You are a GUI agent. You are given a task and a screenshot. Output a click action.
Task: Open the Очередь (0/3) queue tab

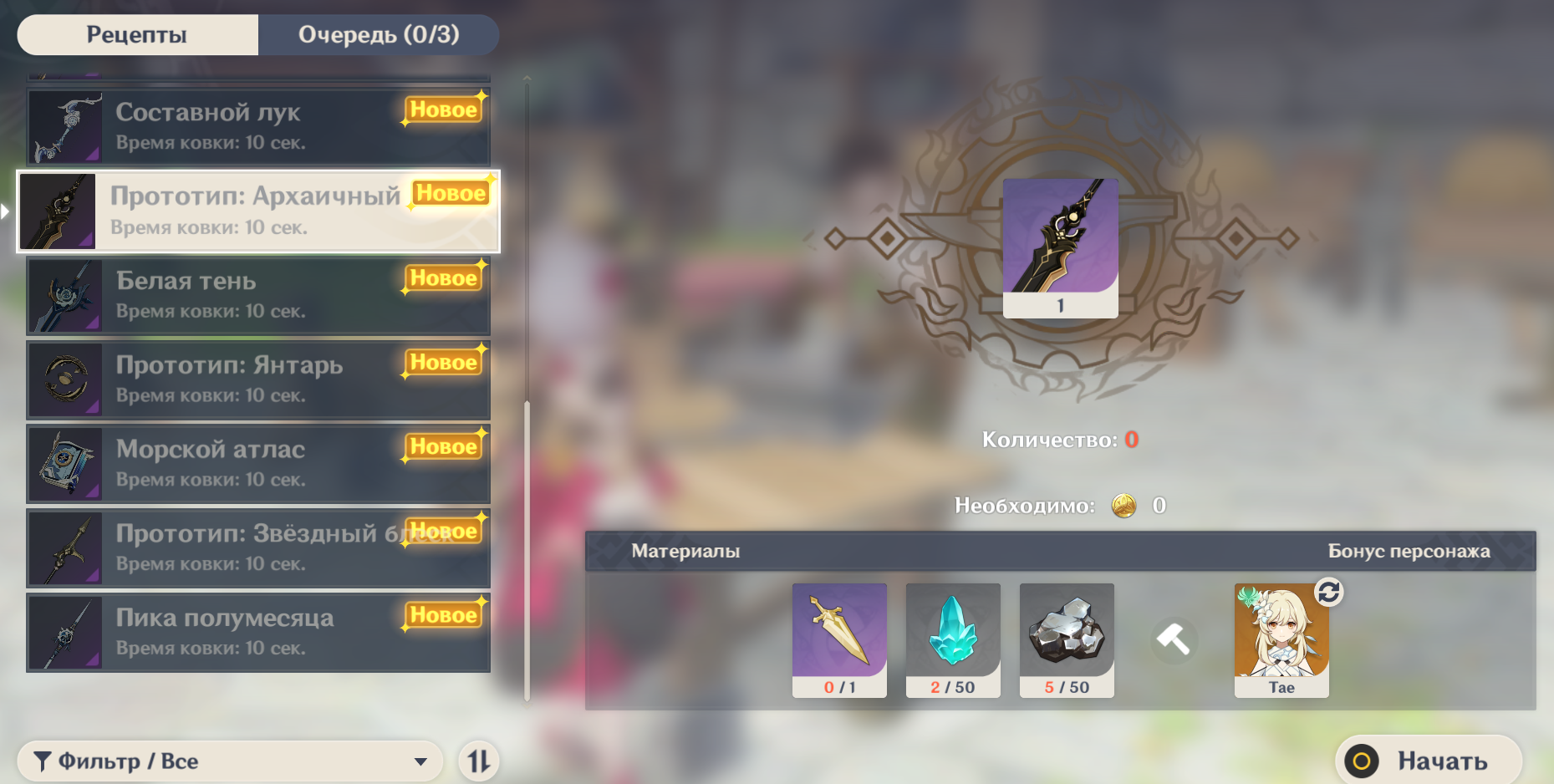[x=378, y=35]
